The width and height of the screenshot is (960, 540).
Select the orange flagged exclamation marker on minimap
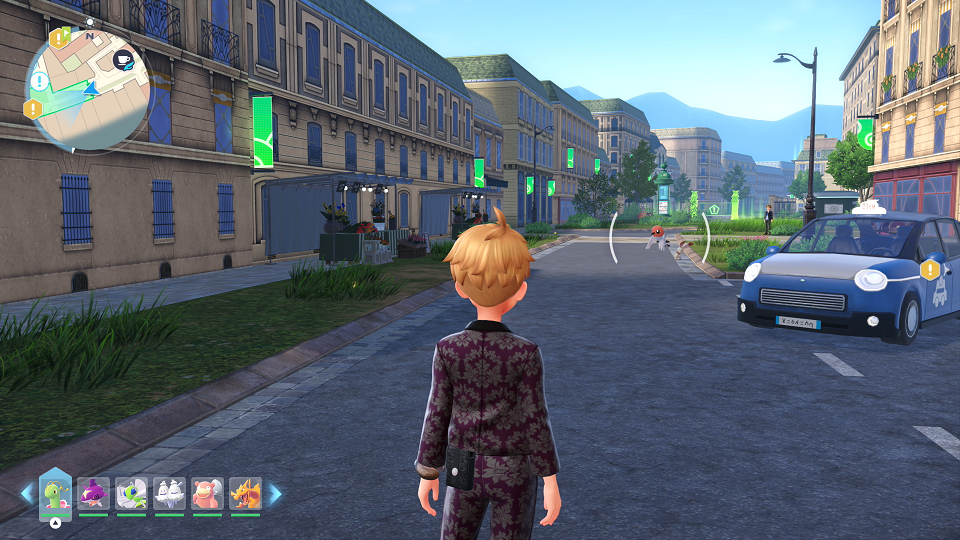click(x=60, y=39)
